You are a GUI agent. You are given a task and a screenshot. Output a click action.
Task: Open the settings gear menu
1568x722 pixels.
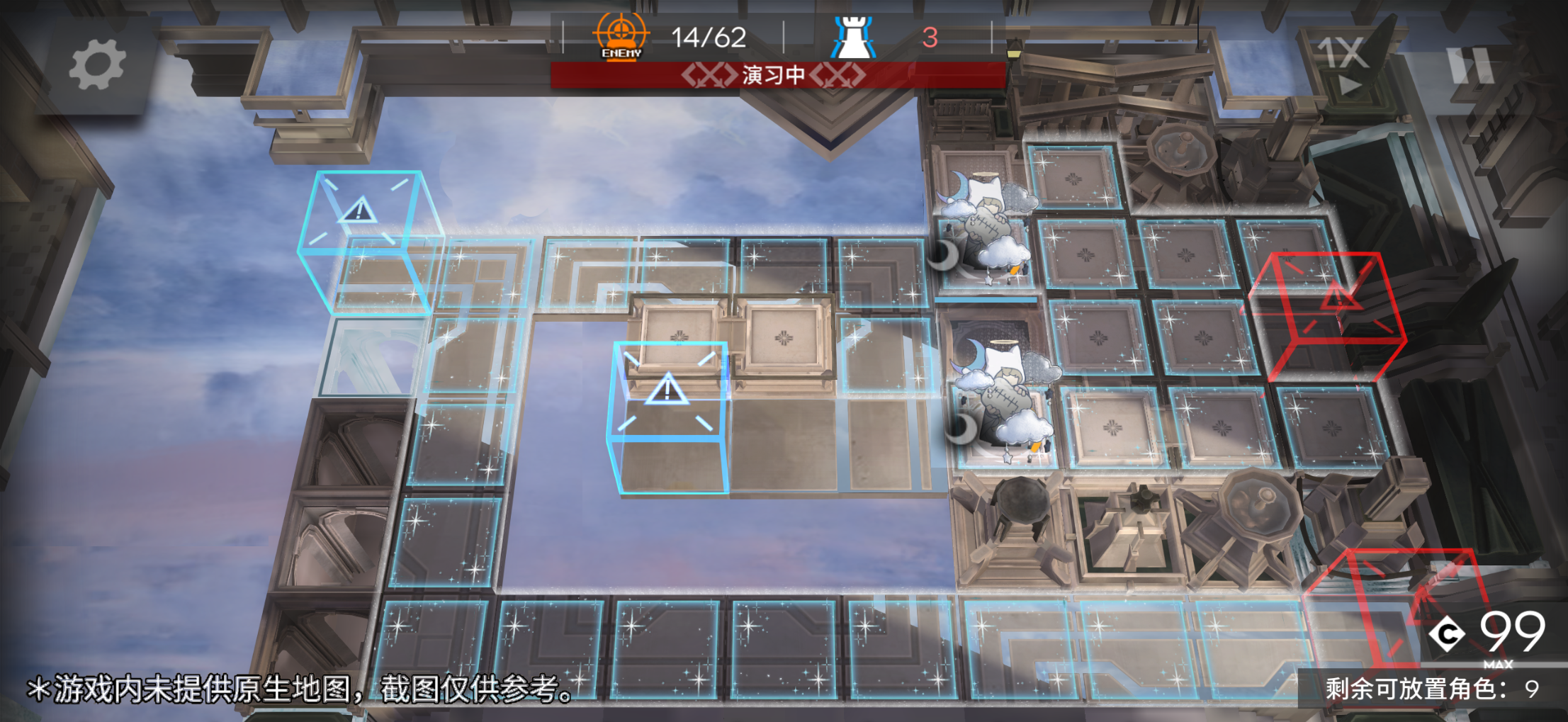click(97, 65)
